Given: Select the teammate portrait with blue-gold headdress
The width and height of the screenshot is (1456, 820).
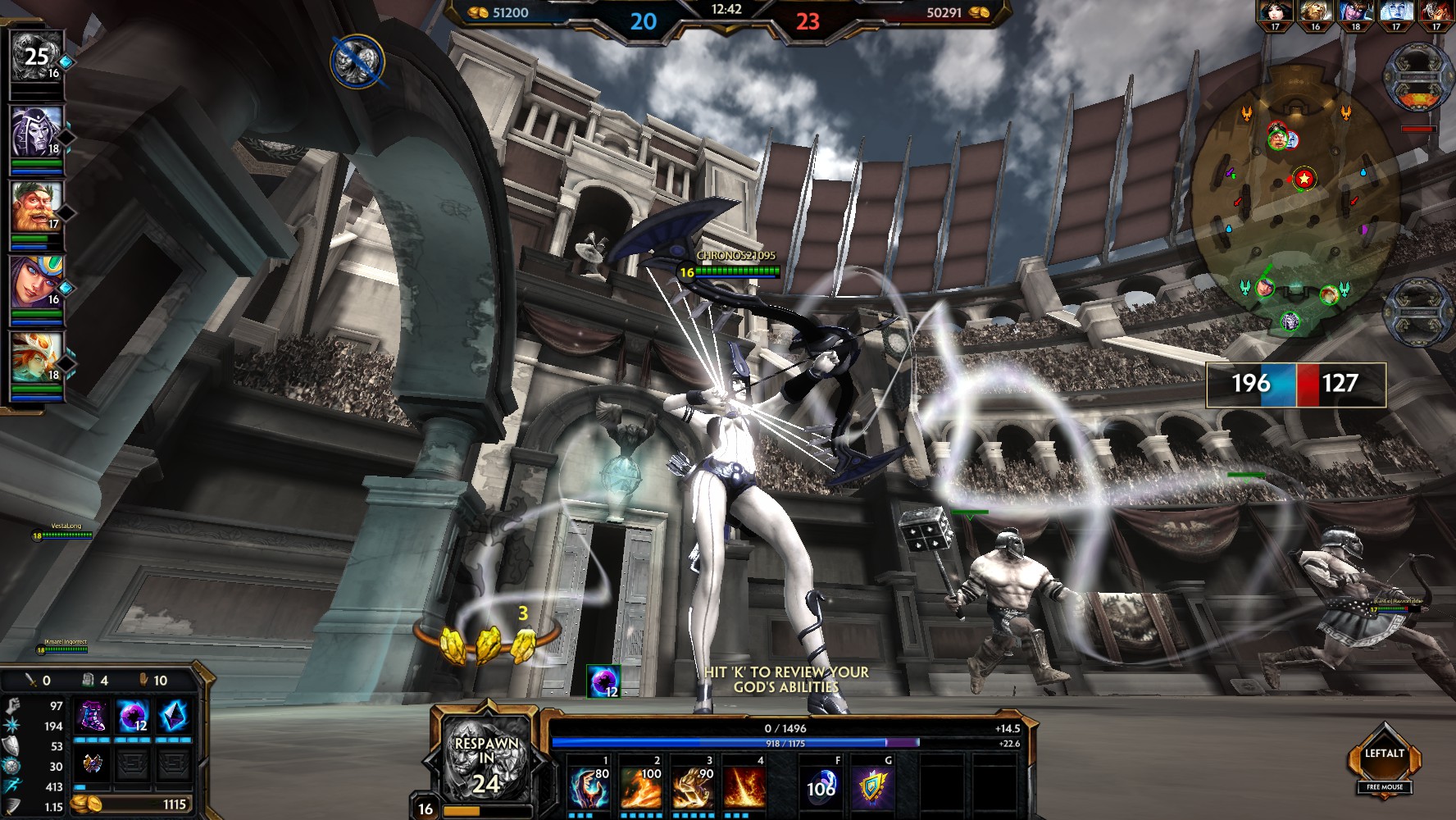Looking at the screenshot, I should [37, 282].
